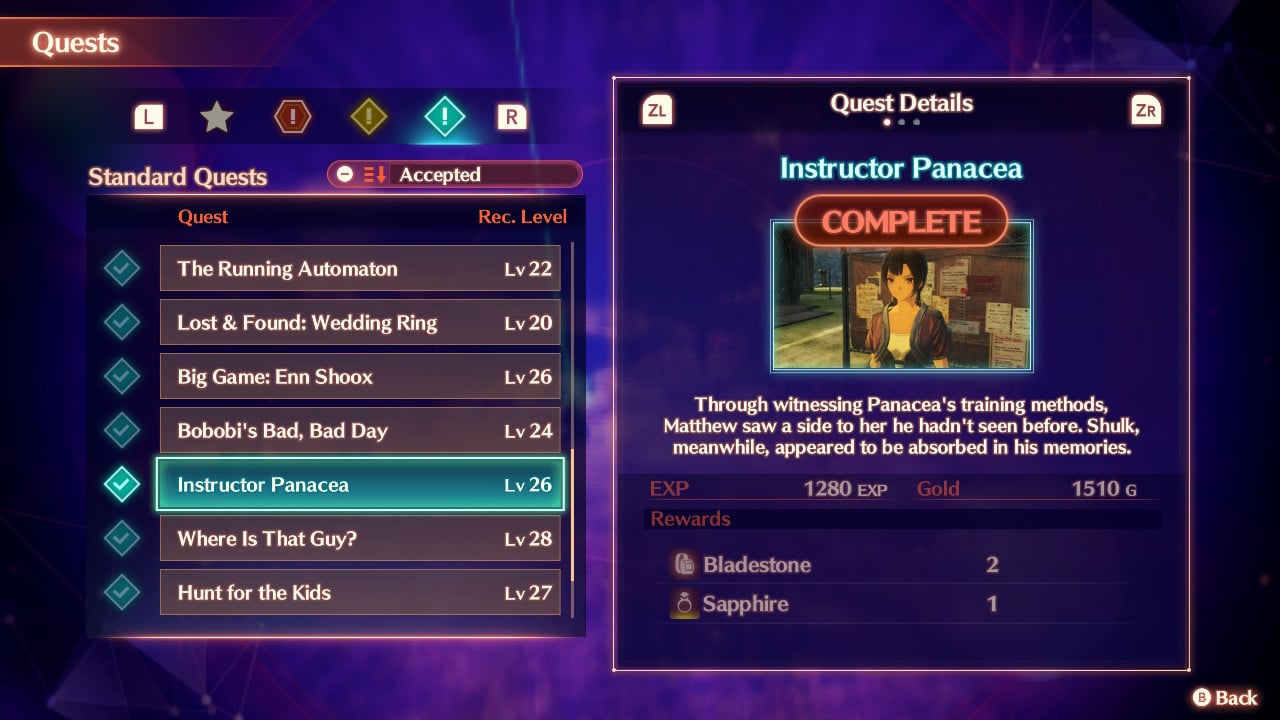This screenshot has height=720, width=1280.
Task: Select the quest Where Is That Guy?
Action: coord(360,538)
